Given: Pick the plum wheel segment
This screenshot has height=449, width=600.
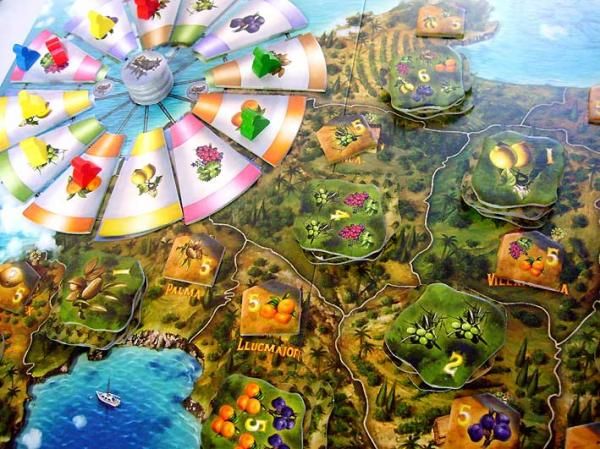Looking at the screenshot, I should coord(244,24).
